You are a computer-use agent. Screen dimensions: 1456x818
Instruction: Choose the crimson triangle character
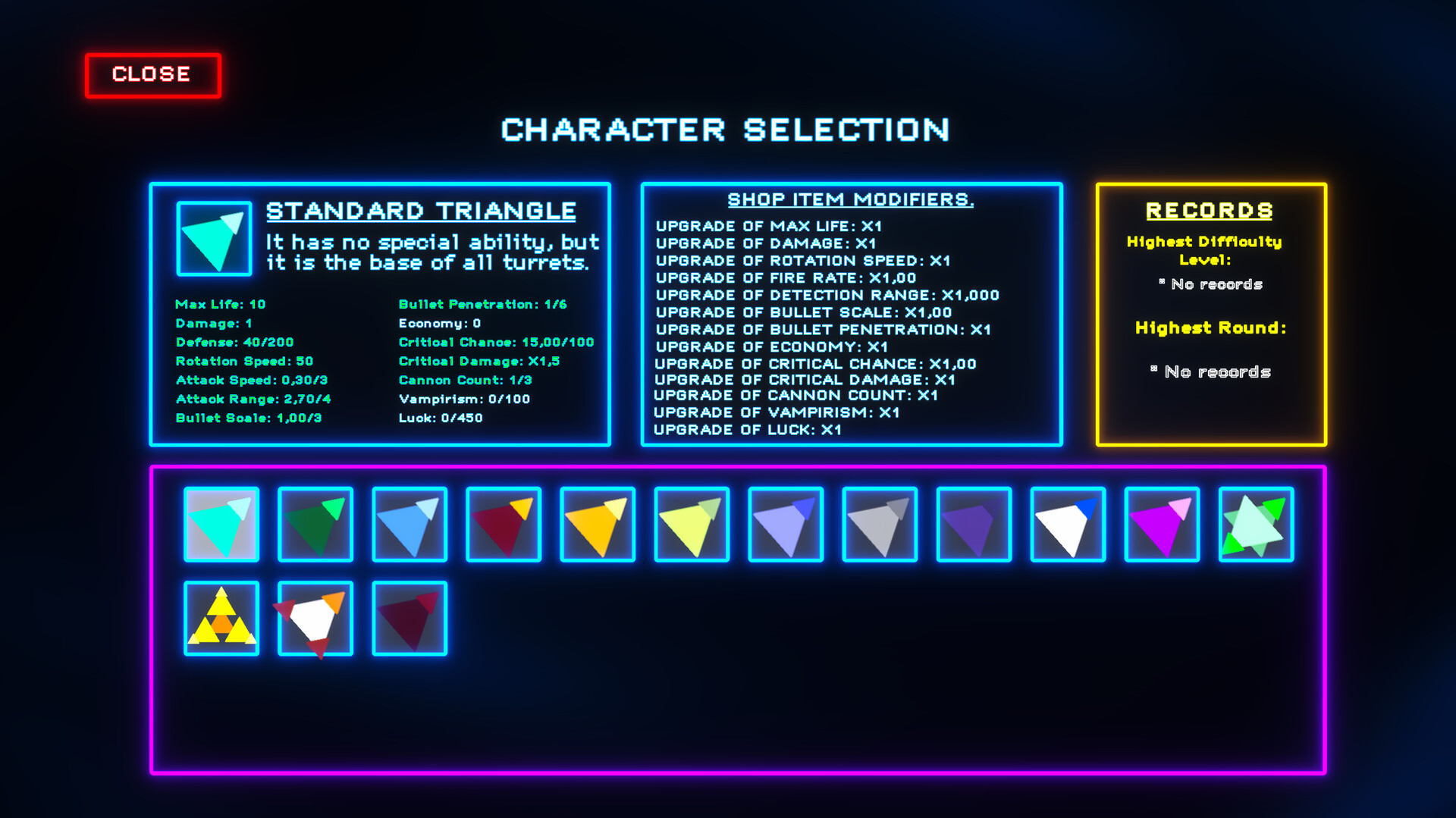pos(503,525)
